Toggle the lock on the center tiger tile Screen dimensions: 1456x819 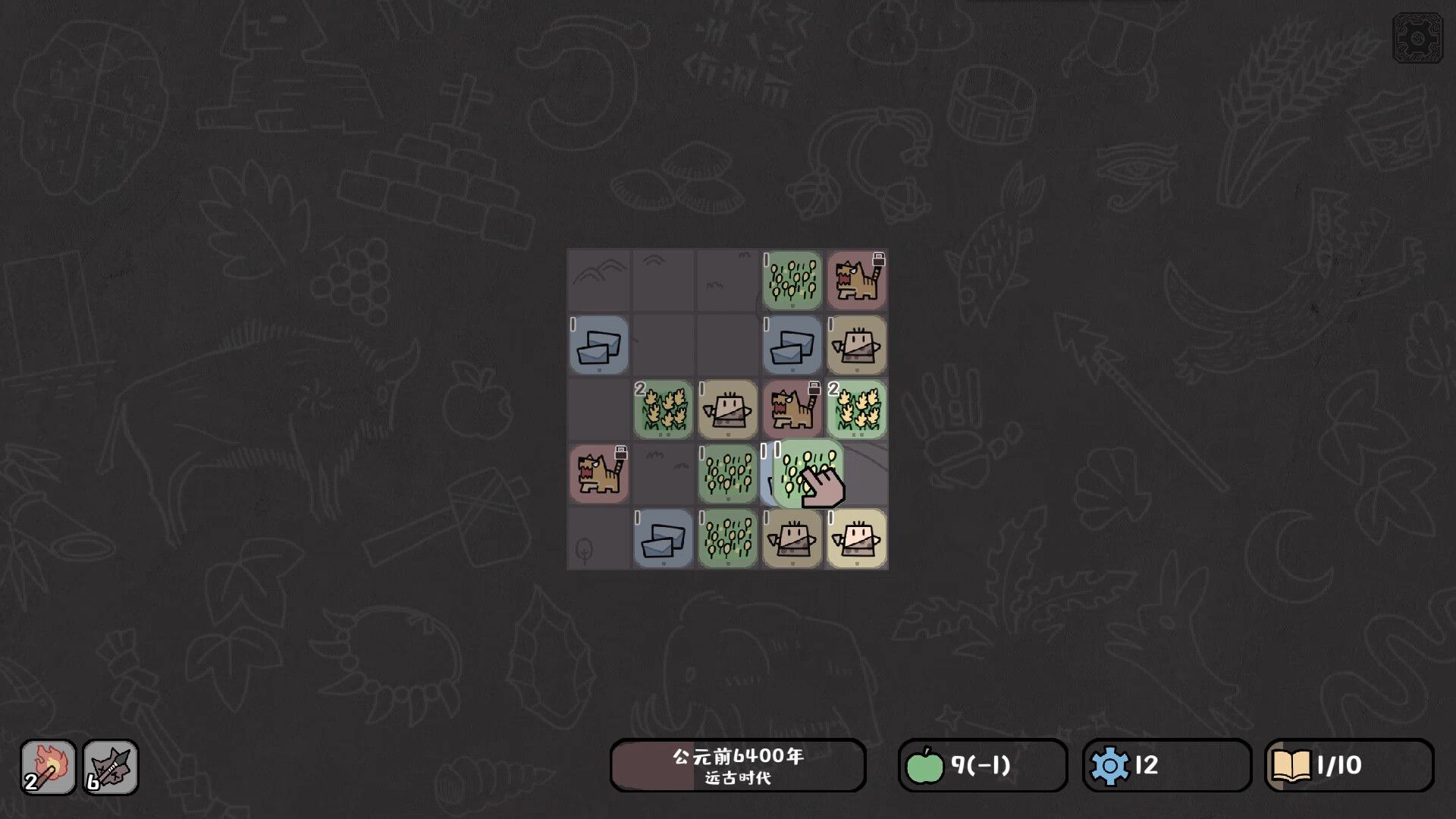pos(814,389)
